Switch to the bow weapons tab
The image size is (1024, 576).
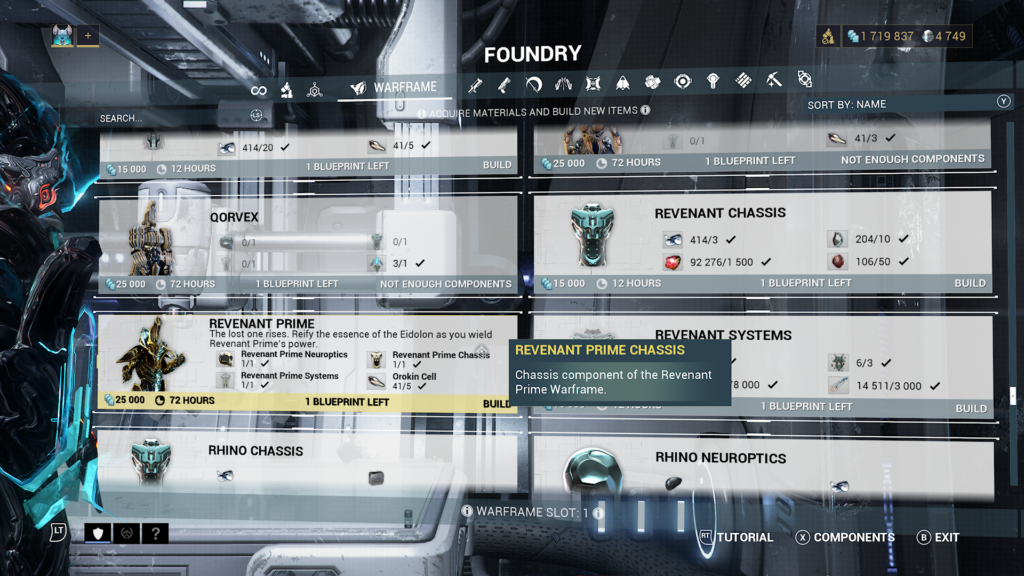[533, 83]
